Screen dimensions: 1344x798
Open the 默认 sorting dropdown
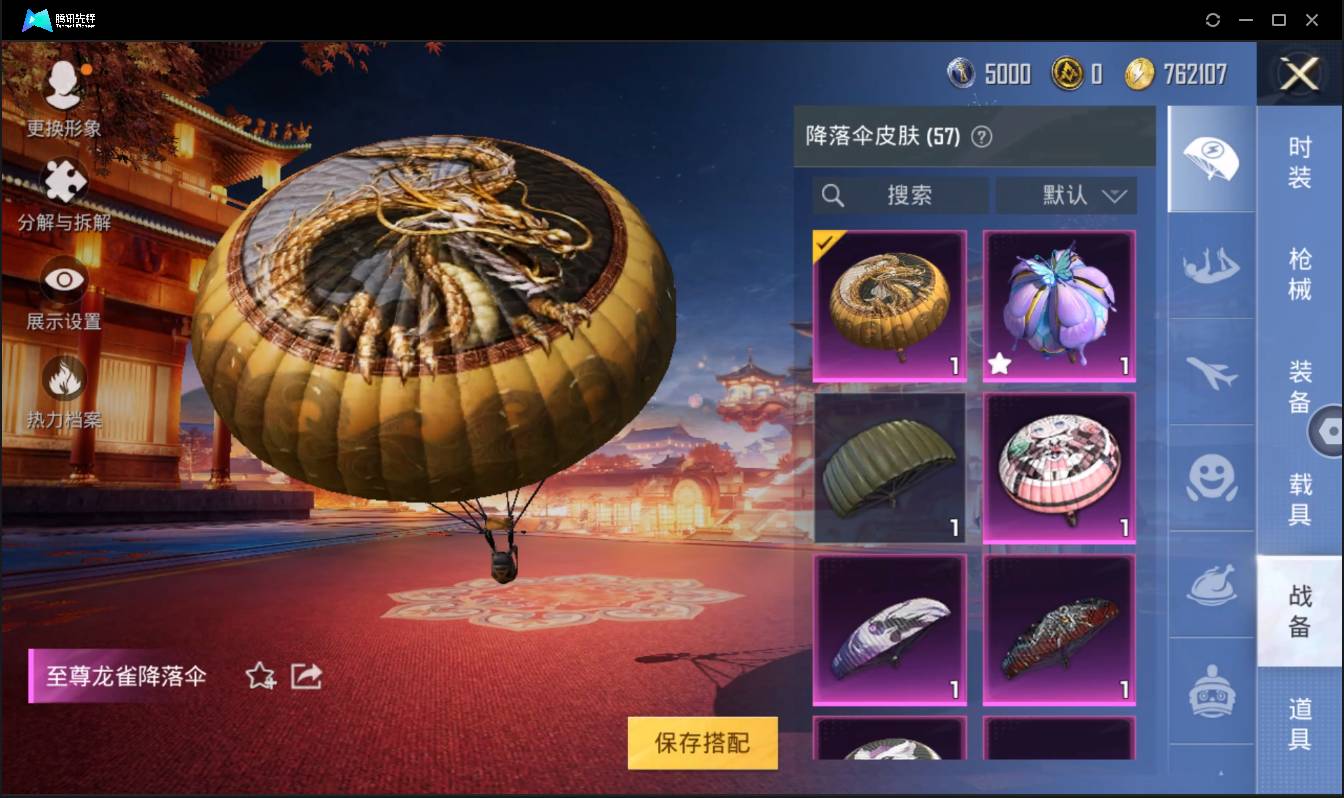(x=1066, y=195)
